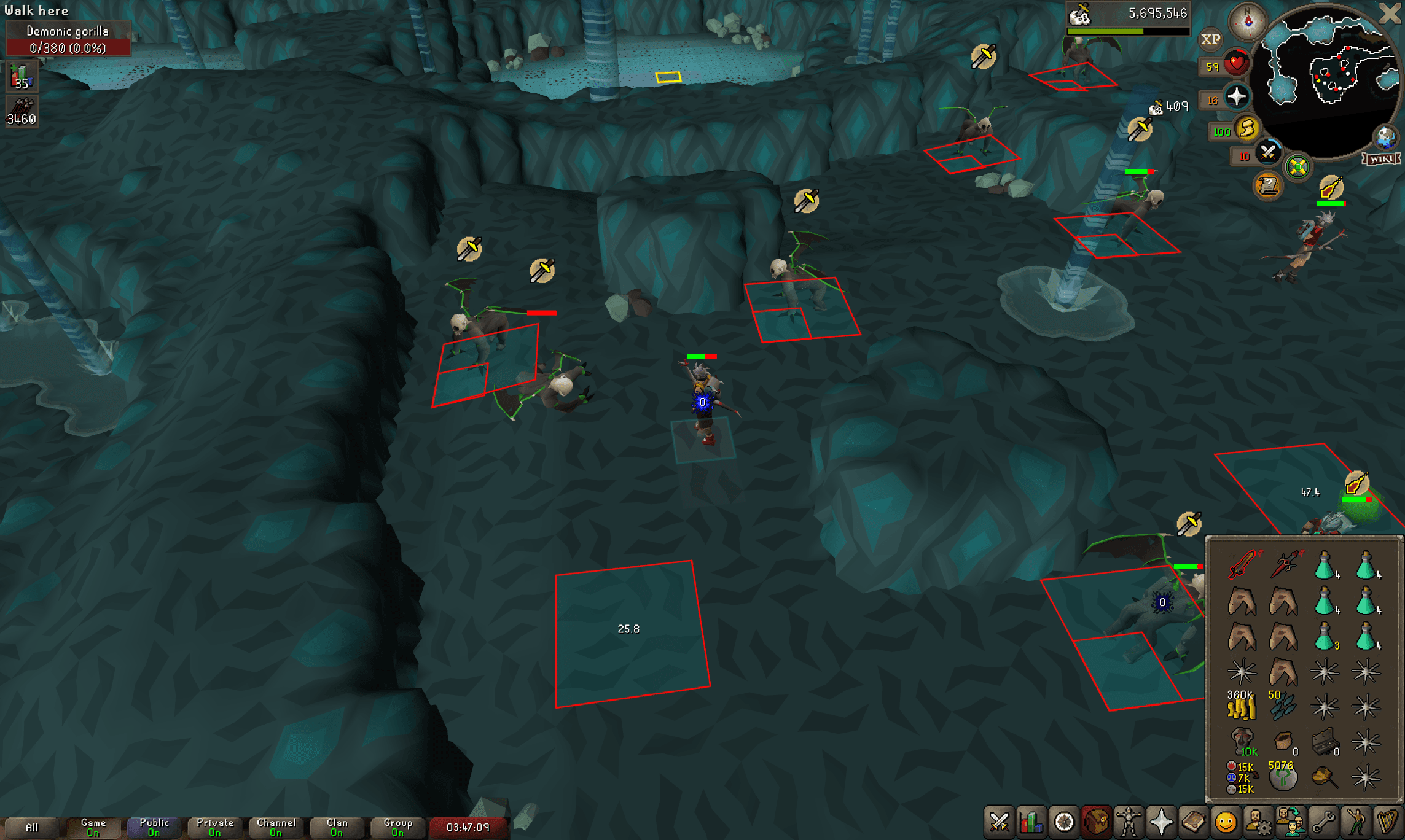Open the Old School Wiki banner
1405x840 pixels.
[1380, 160]
